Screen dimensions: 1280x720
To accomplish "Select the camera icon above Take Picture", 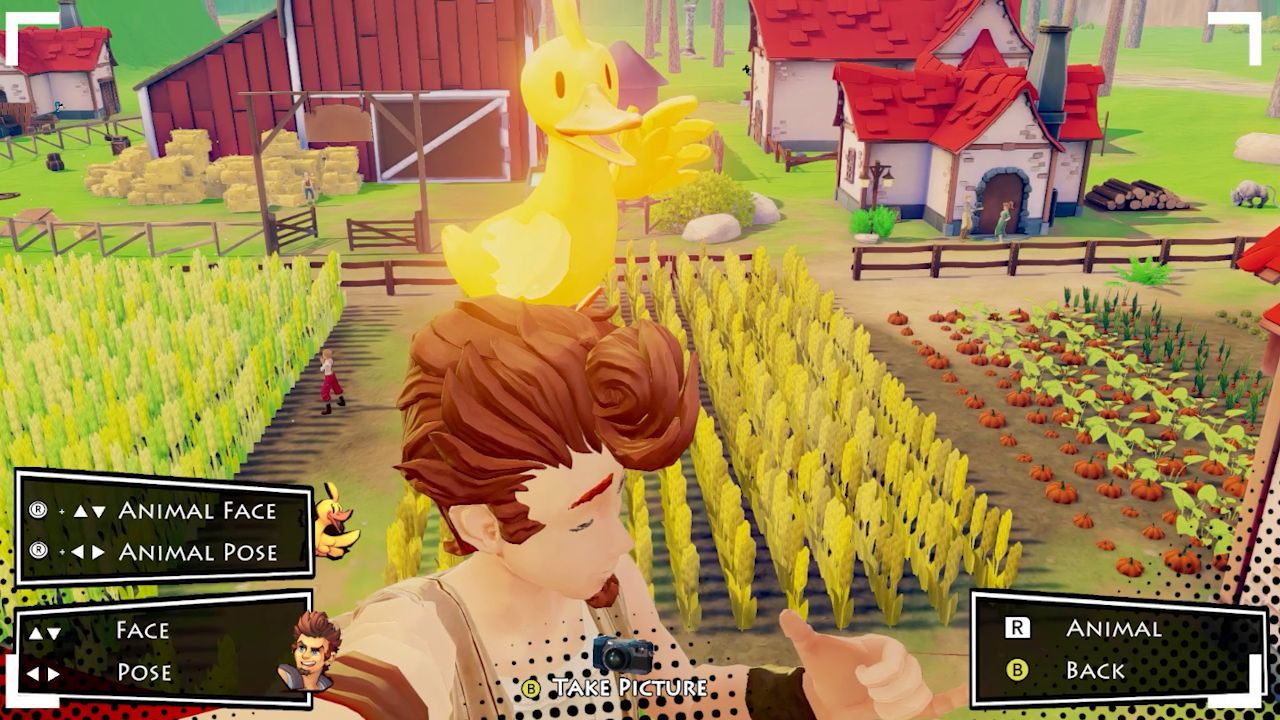I will (x=623, y=654).
